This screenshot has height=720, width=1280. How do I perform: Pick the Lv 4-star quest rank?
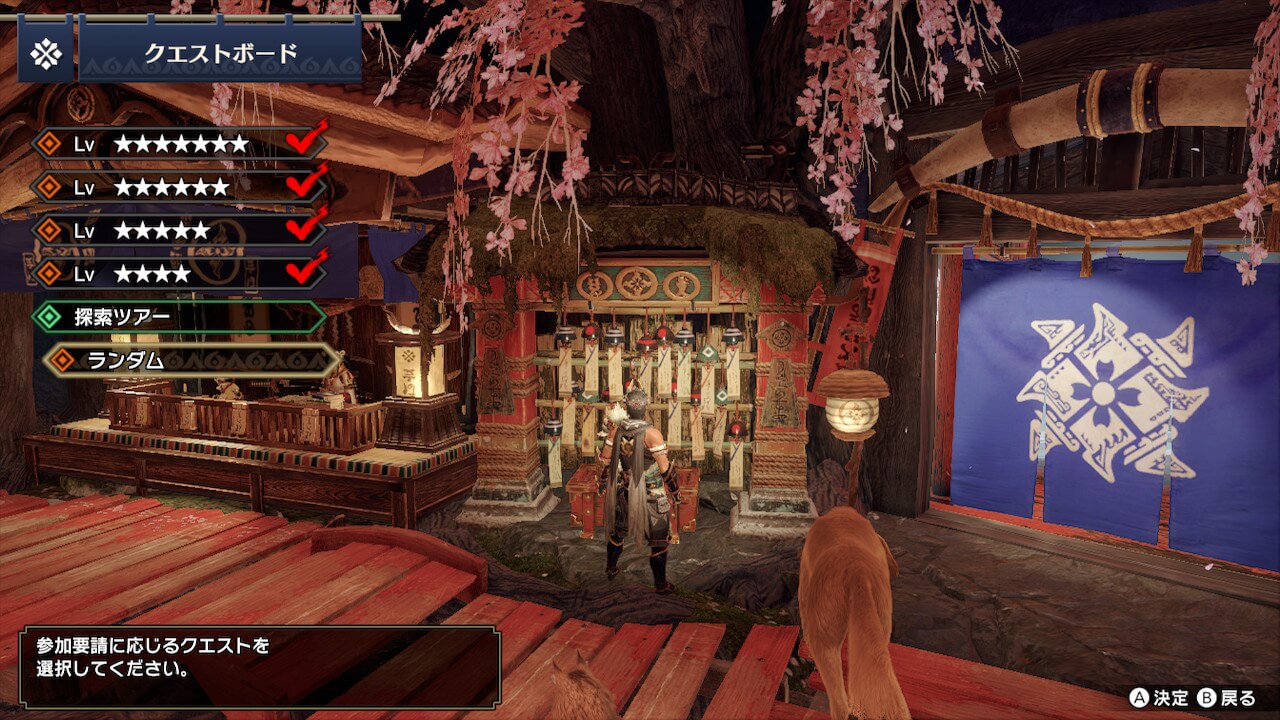click(x=180, y=273)
